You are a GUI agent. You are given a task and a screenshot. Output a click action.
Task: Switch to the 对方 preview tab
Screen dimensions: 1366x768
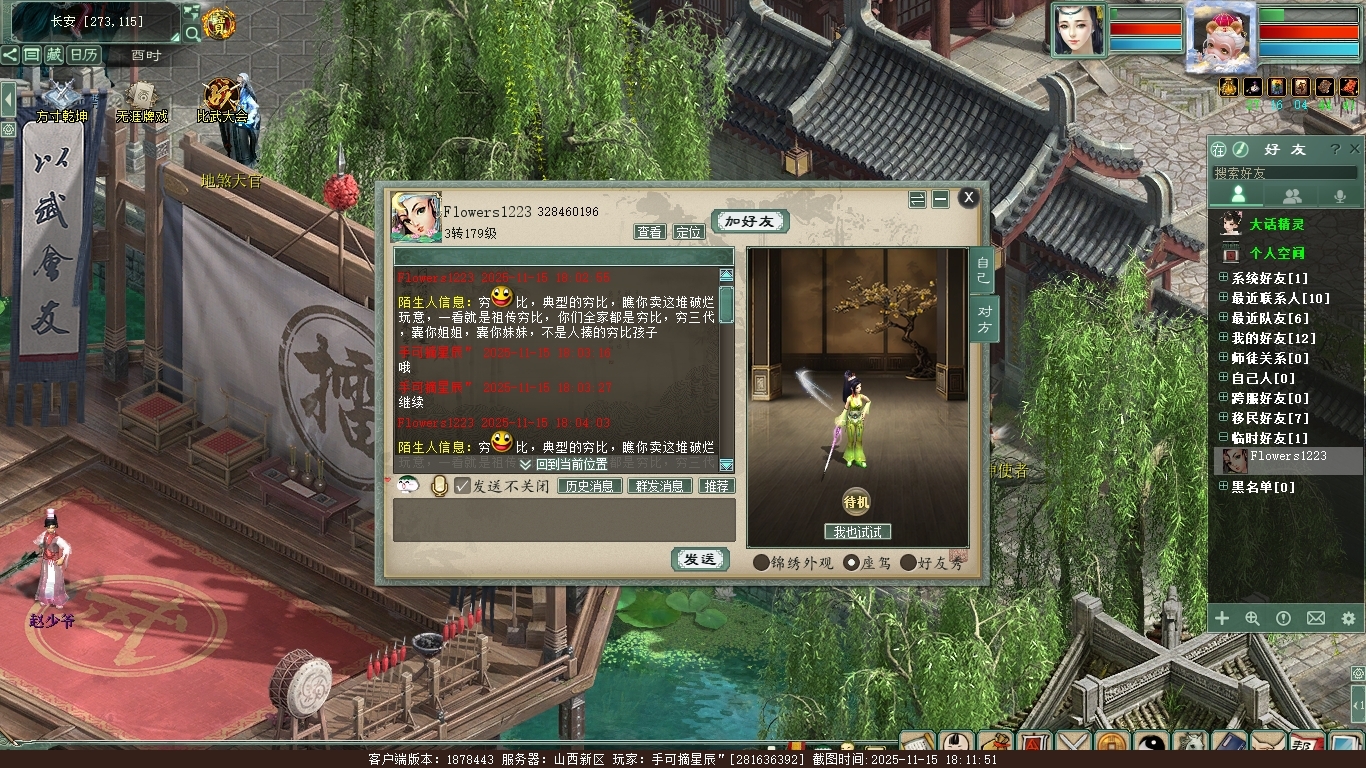(984, 319)
